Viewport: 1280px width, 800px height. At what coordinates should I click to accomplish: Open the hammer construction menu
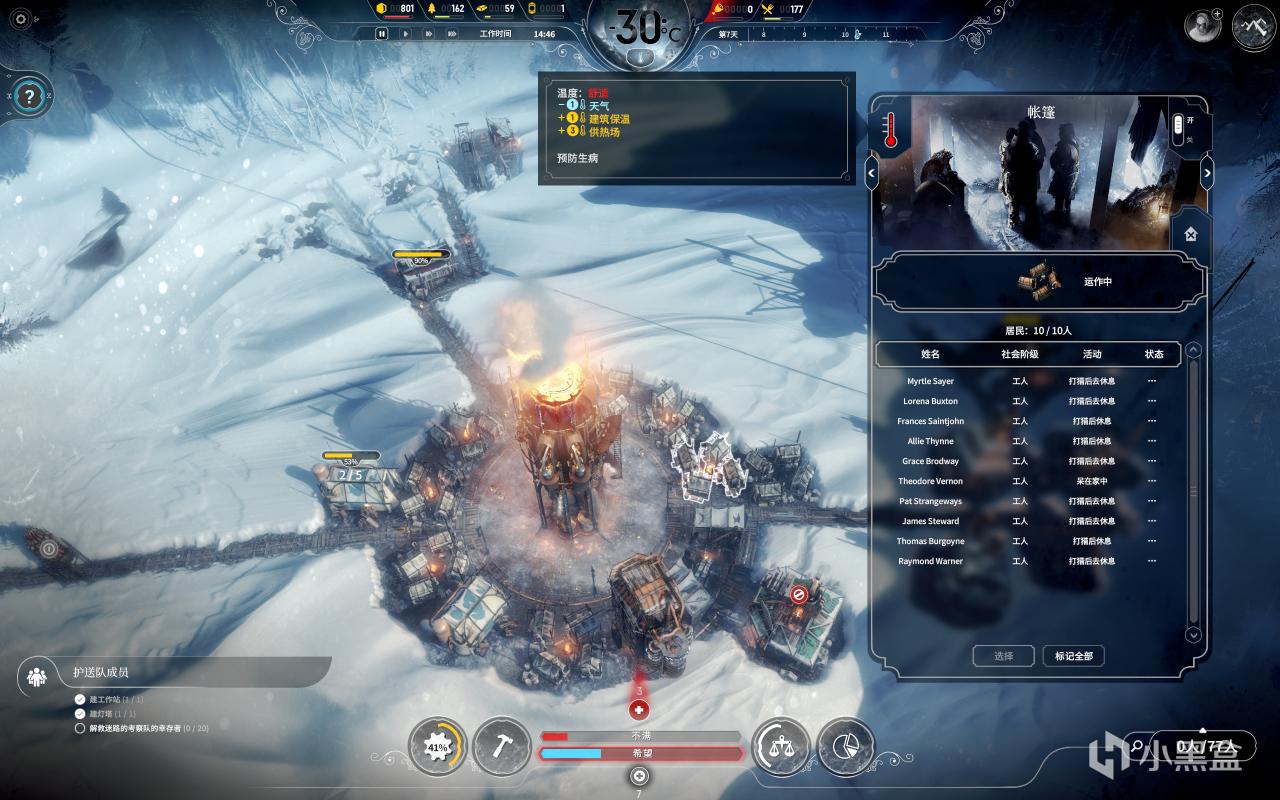point(501,747)
